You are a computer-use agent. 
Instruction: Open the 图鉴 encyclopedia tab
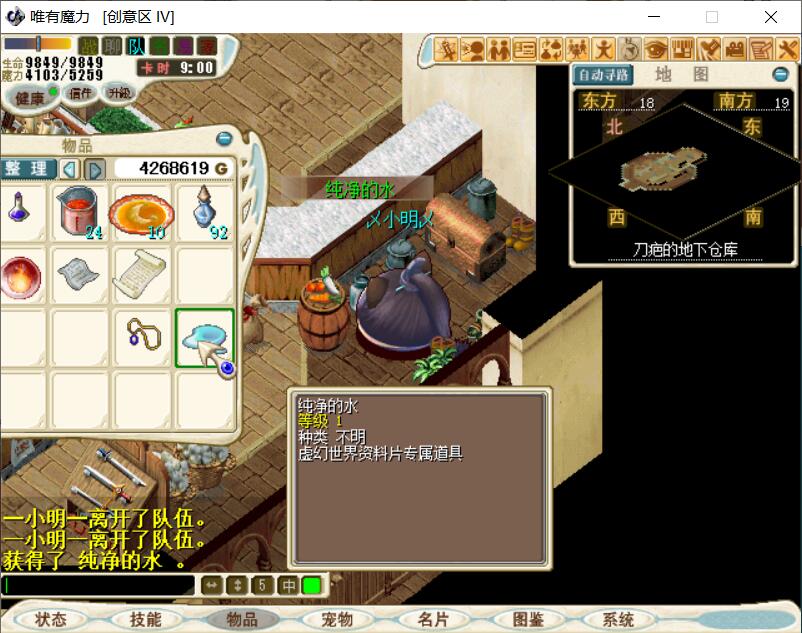coord(528,619)
